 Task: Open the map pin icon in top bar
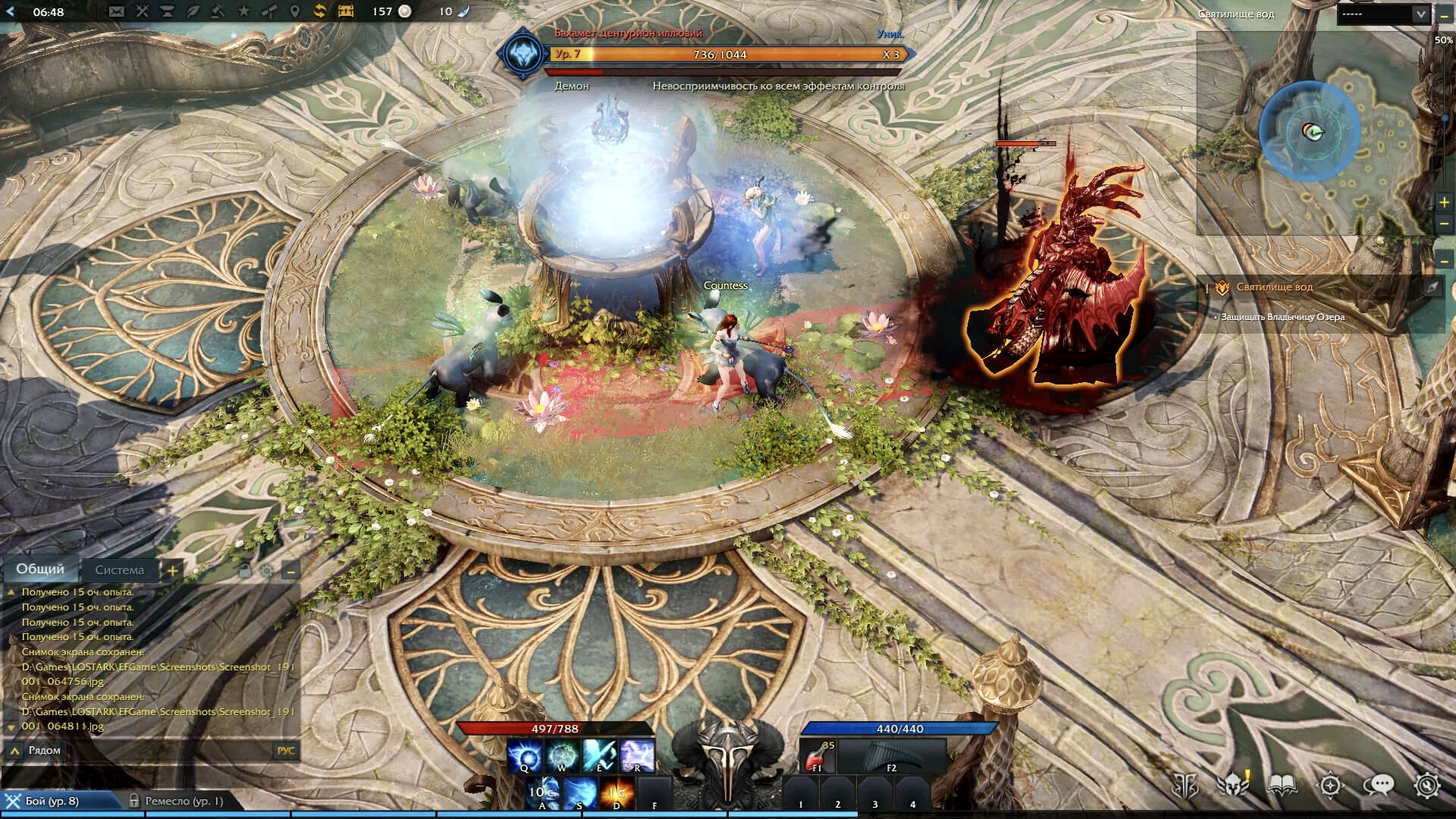click(295, 11)
